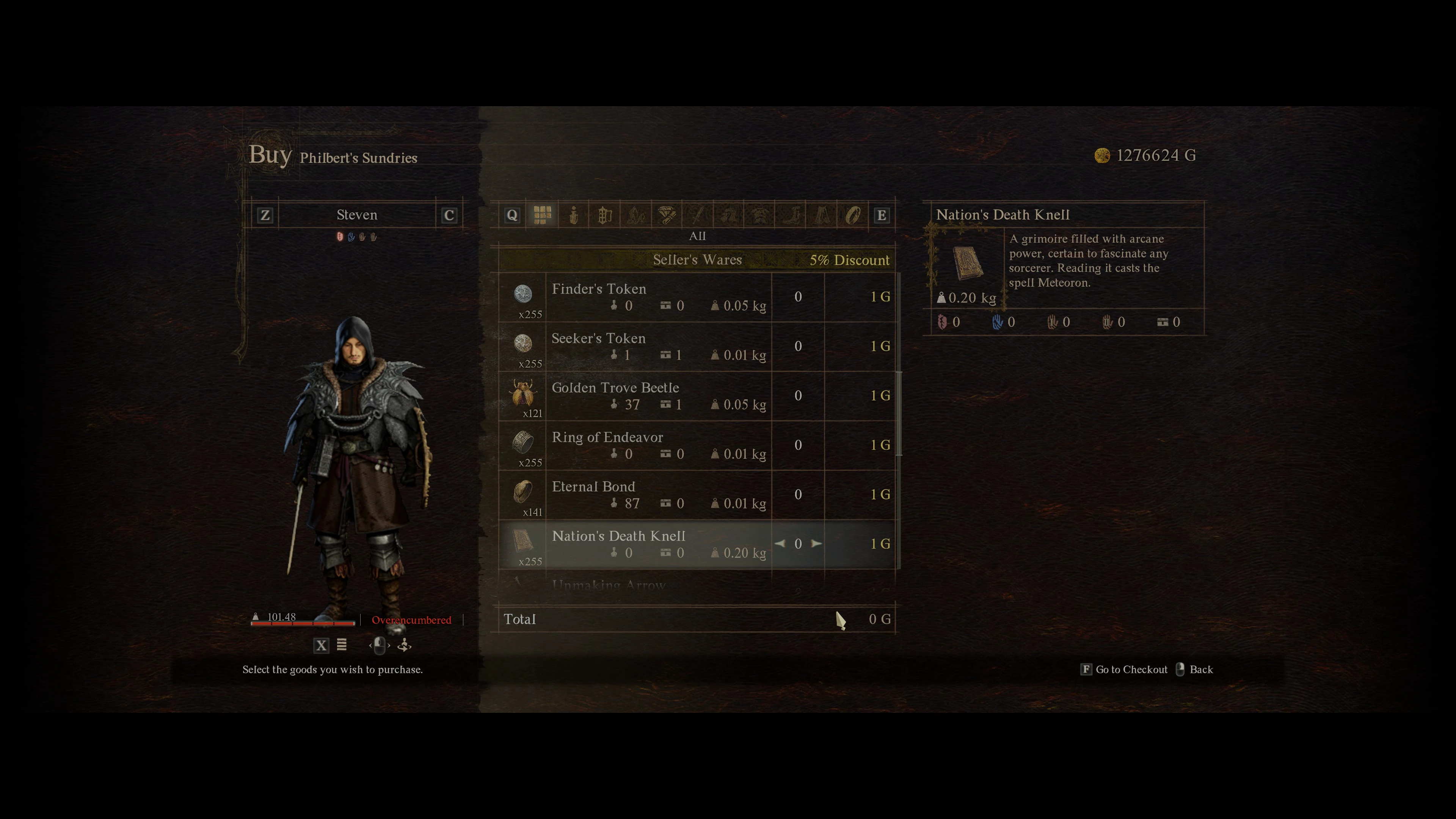Select the helmet armor category icon
The width and height of the screenshot is (1456, 819).
point(730,214)
